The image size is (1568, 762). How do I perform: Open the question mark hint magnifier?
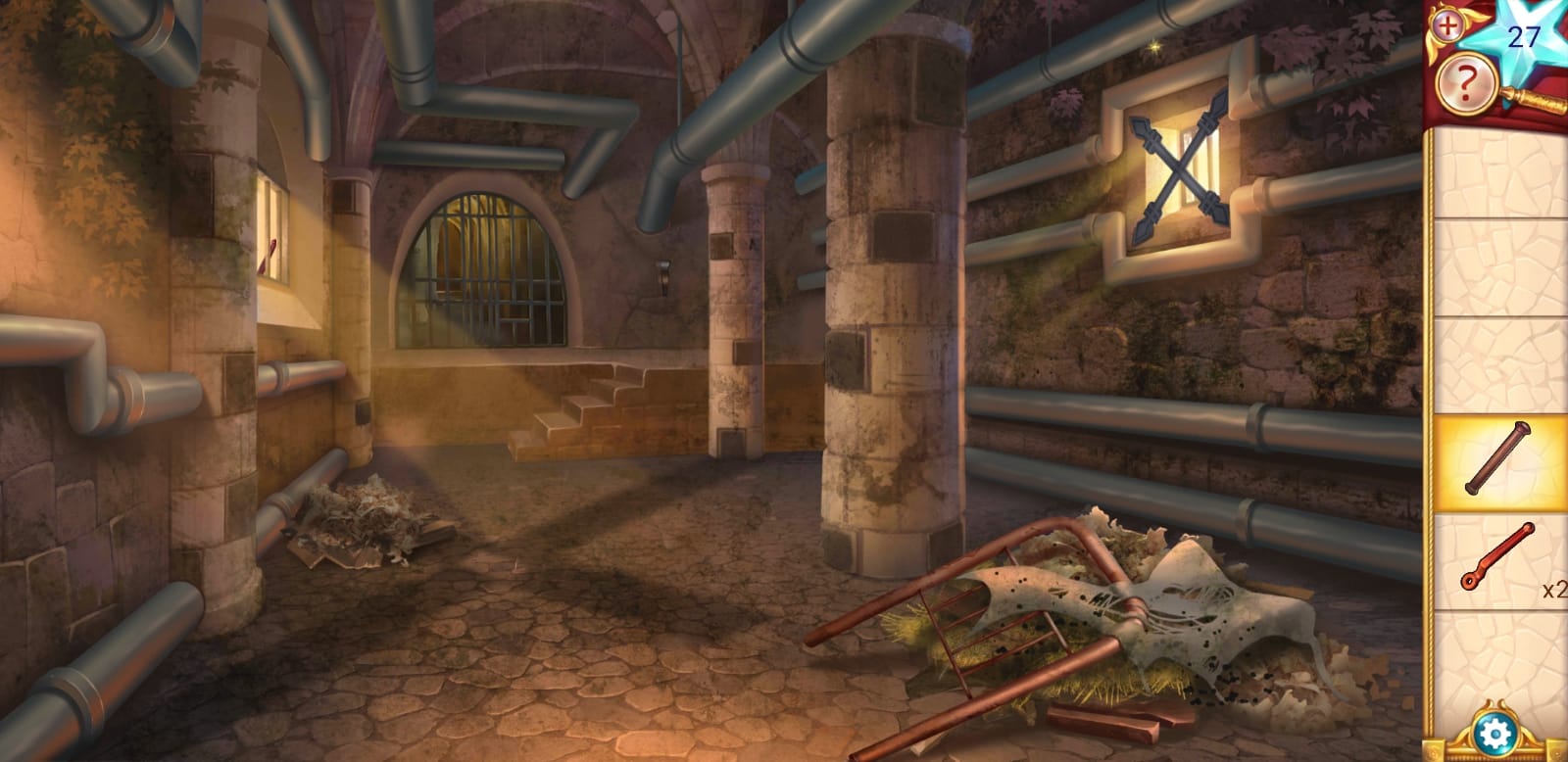1465,85
